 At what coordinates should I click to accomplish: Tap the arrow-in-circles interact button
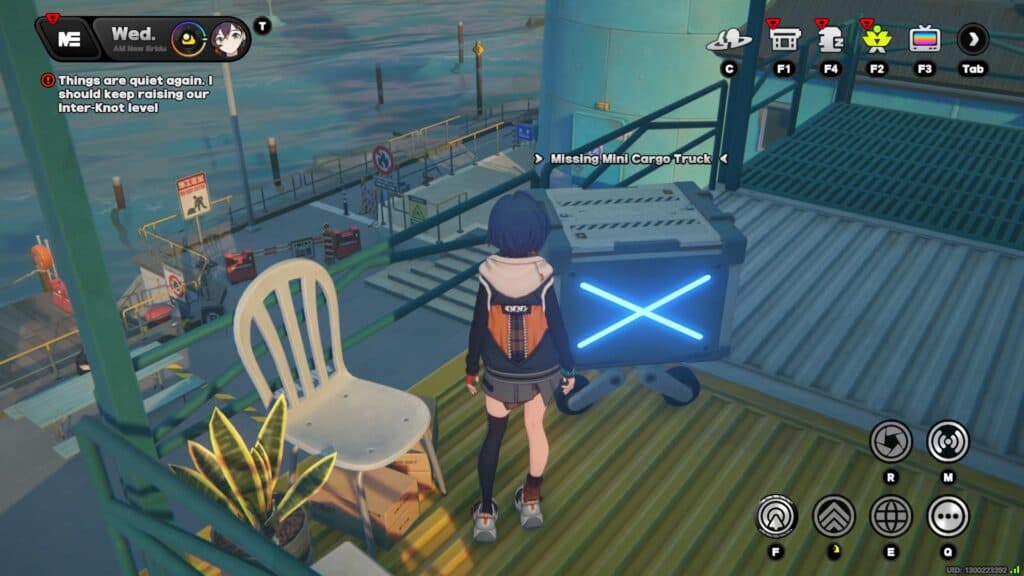tap(776, 516)
